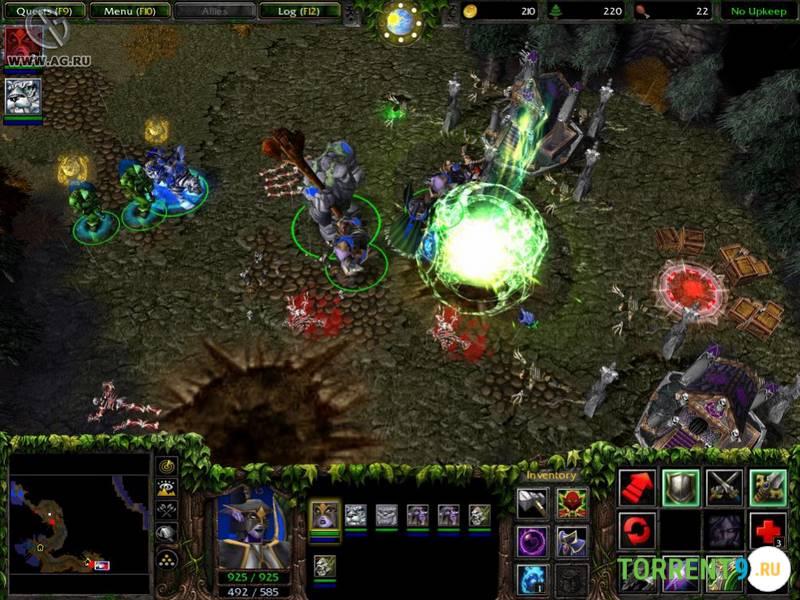The height and width of the screenshot is (600, 800).
Task: Select the hammer item in inventory
Action: 532,503
